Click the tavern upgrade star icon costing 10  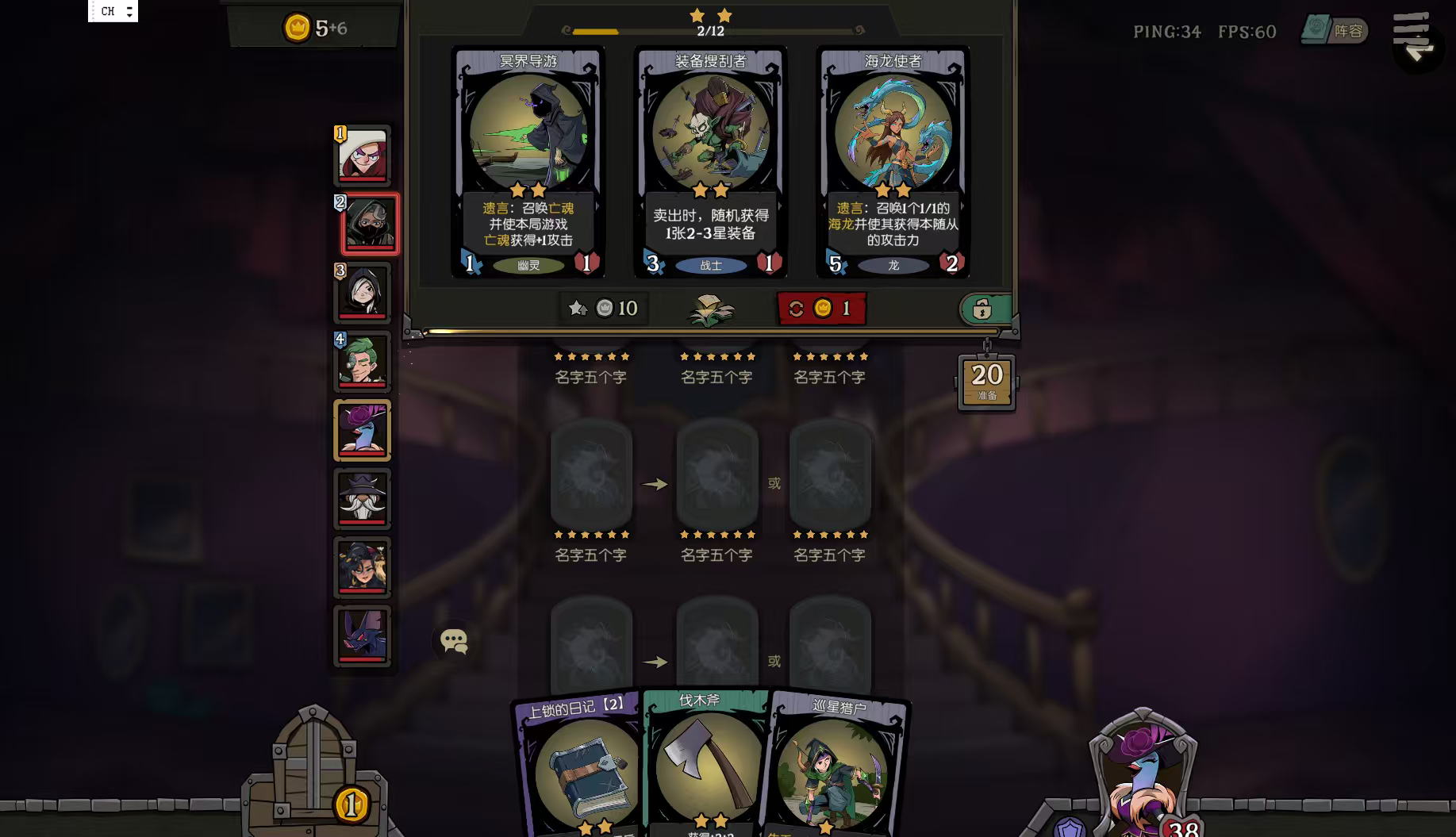[603, 309]
